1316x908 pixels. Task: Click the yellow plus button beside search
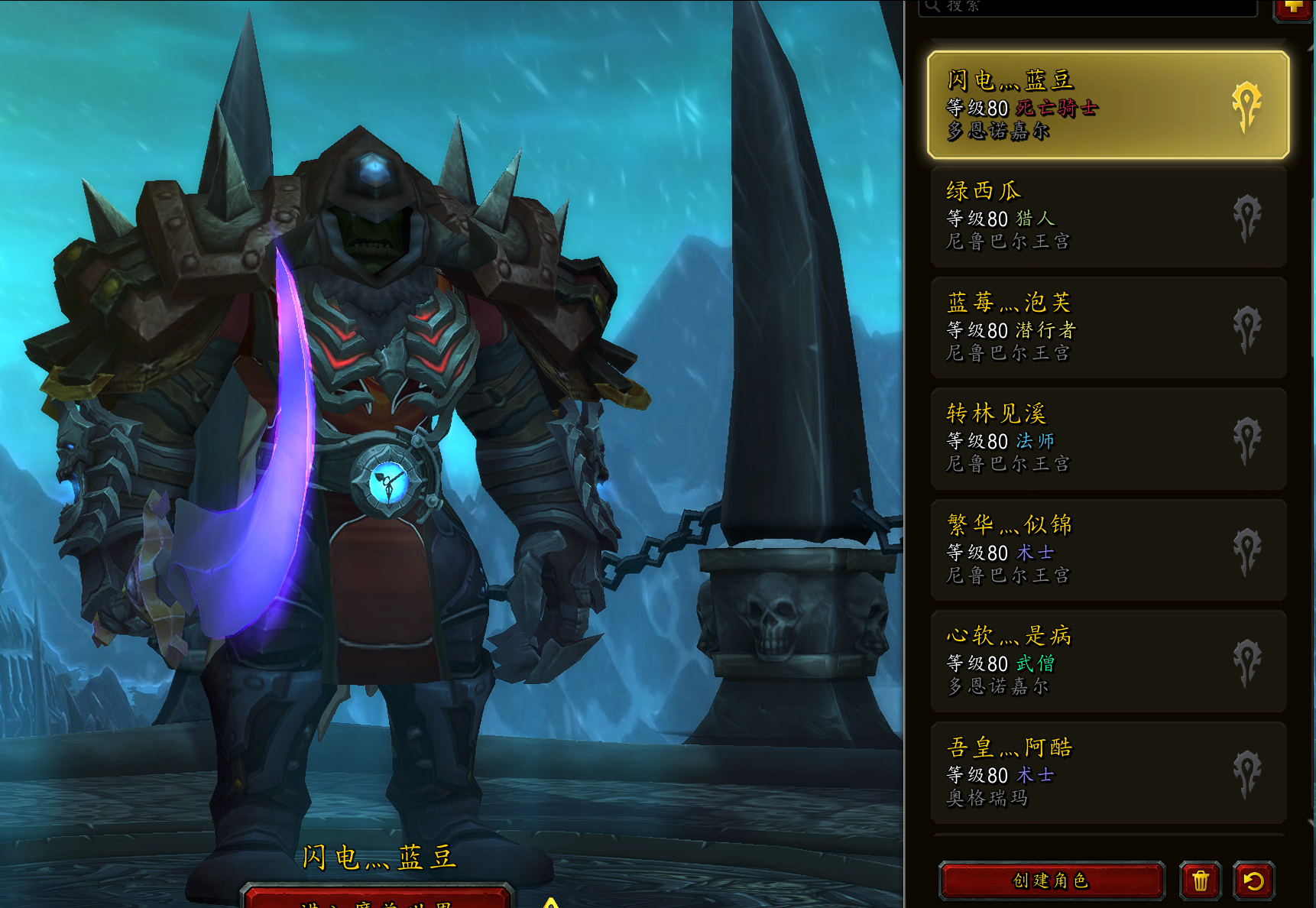click(x=1293, y=8)
